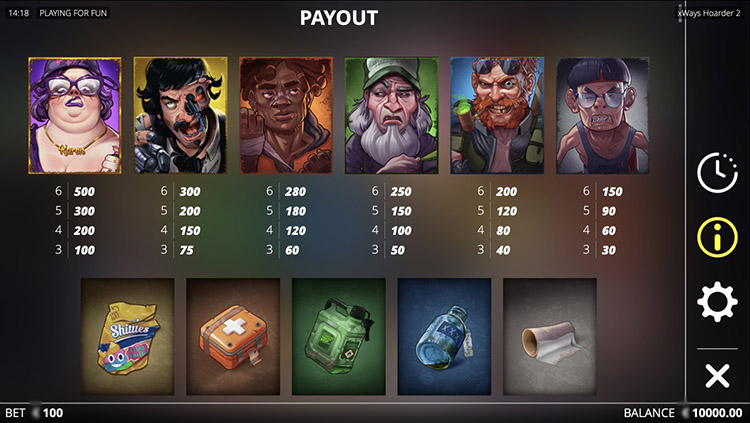Image resolution: width=750 pixels, height=423 pixels.
Task: Open the gear settings
Action: click(x=716, y=302)
